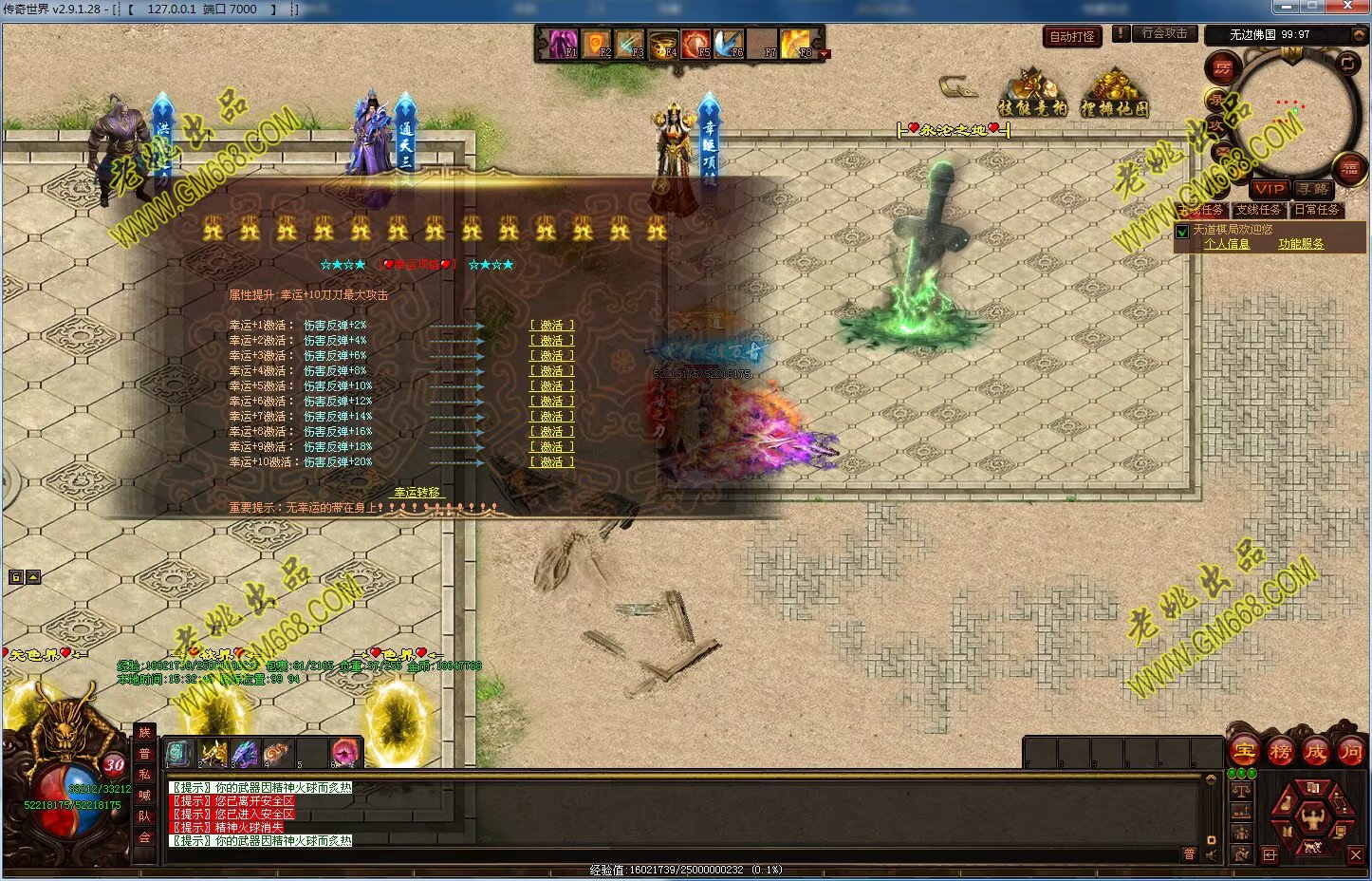Use the purple dragon item in slot 3
Image resolution: width=1372 pixels, height=881 pixels.
[245, 754]
